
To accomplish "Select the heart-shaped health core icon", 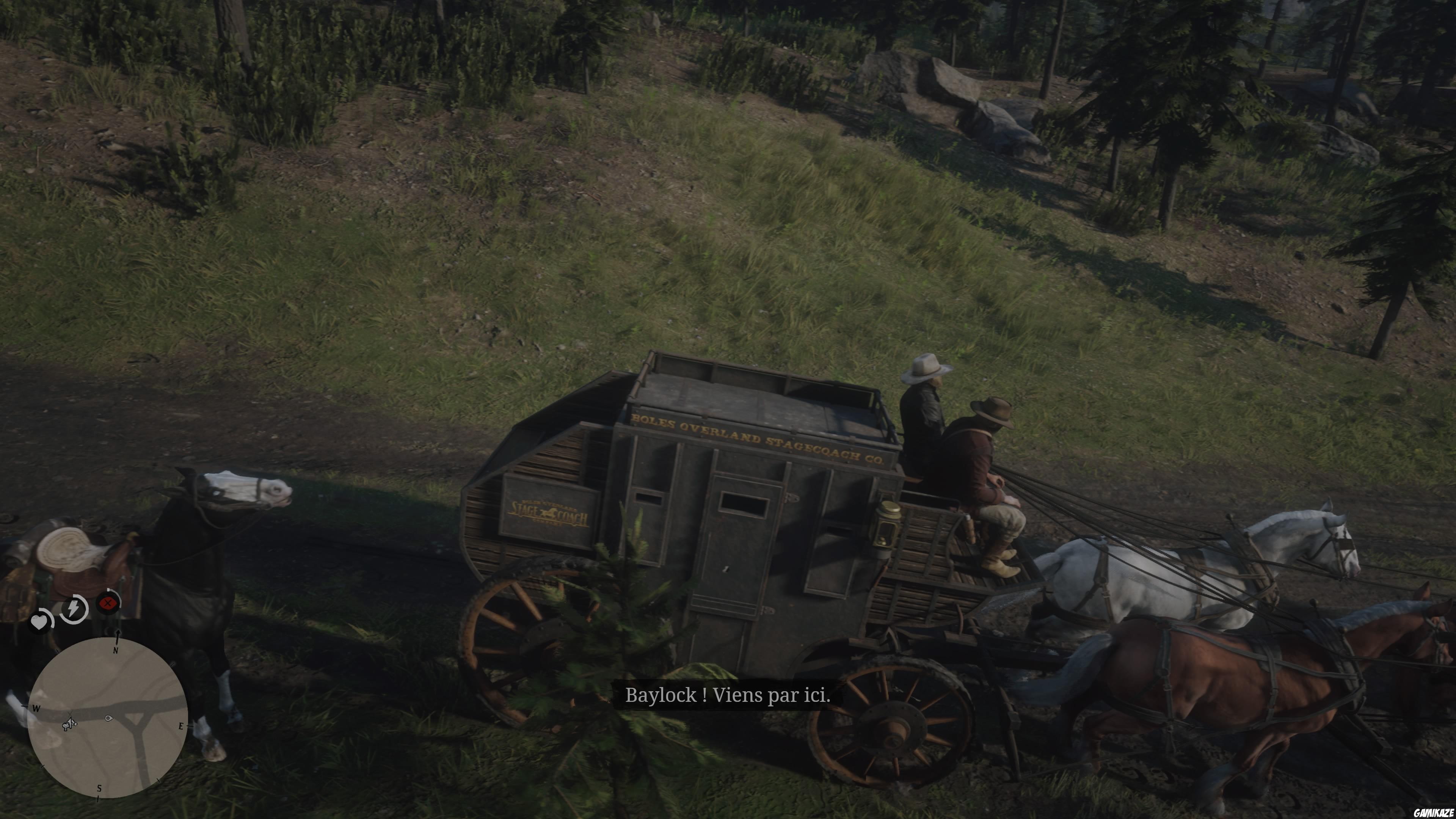I will (39, 621).
